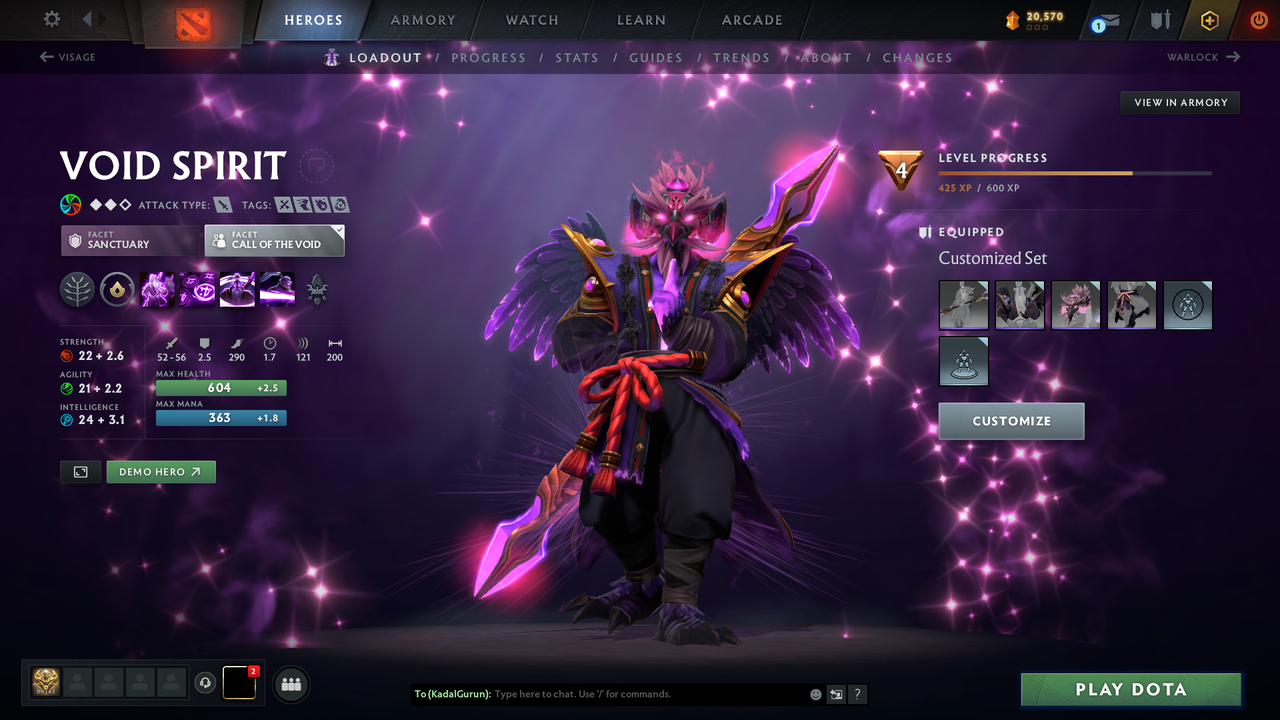Click the CUSTOMIZE button
Screen dimensions: 1280x720
[1011, 421]
